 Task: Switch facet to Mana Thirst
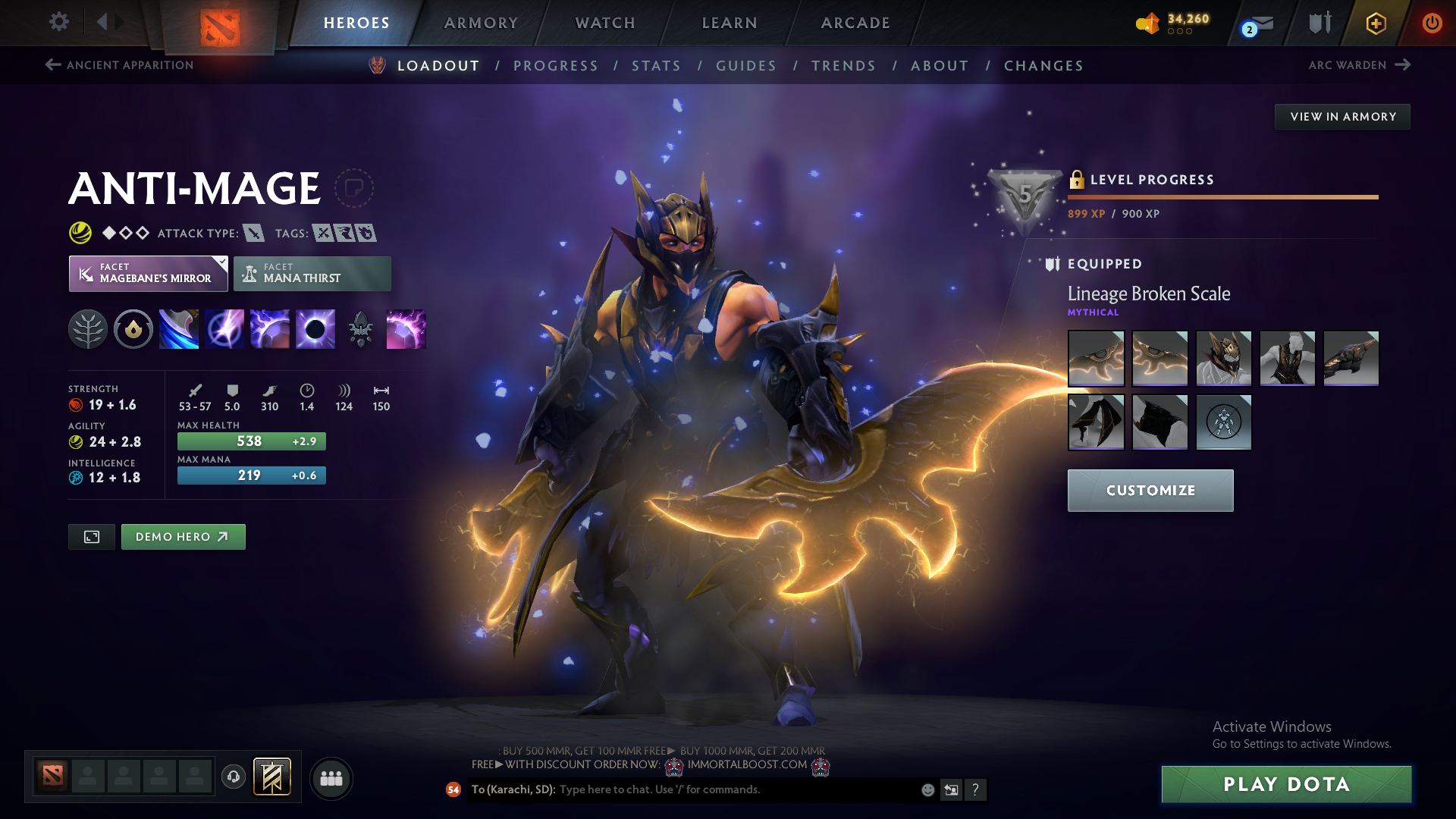point(312,273)
